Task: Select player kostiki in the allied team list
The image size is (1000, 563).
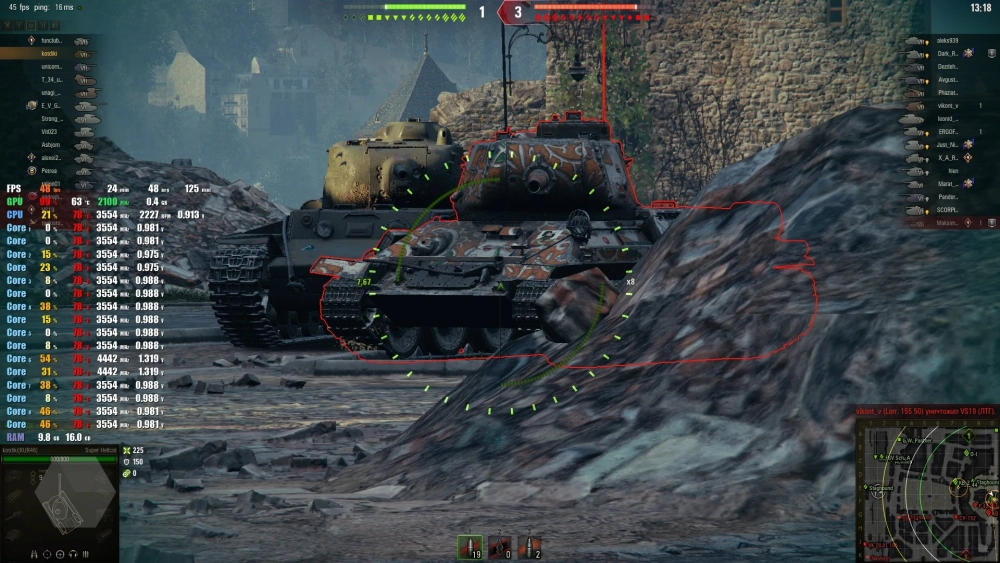Action: click(x=50, y=53)
